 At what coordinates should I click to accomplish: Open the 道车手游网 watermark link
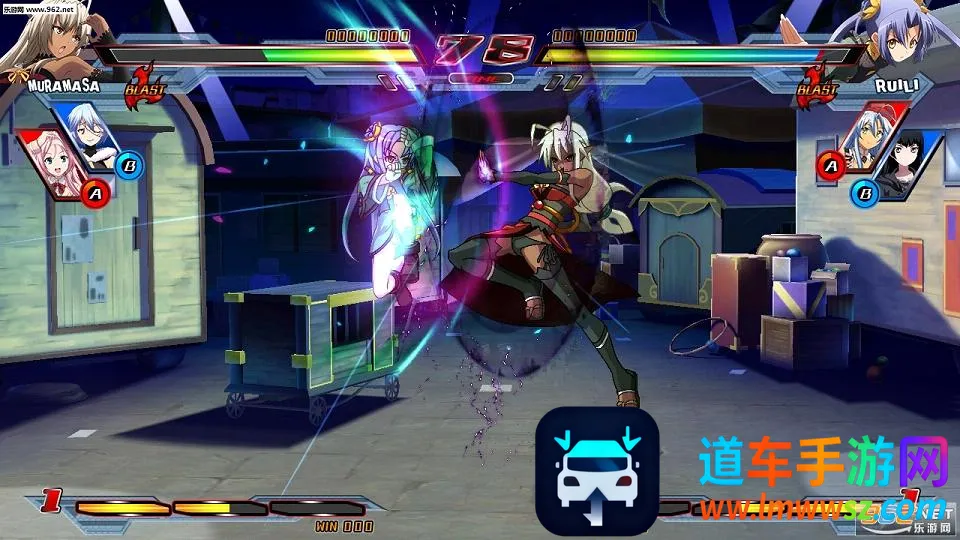pyautogui.click(x=822, y=466)
